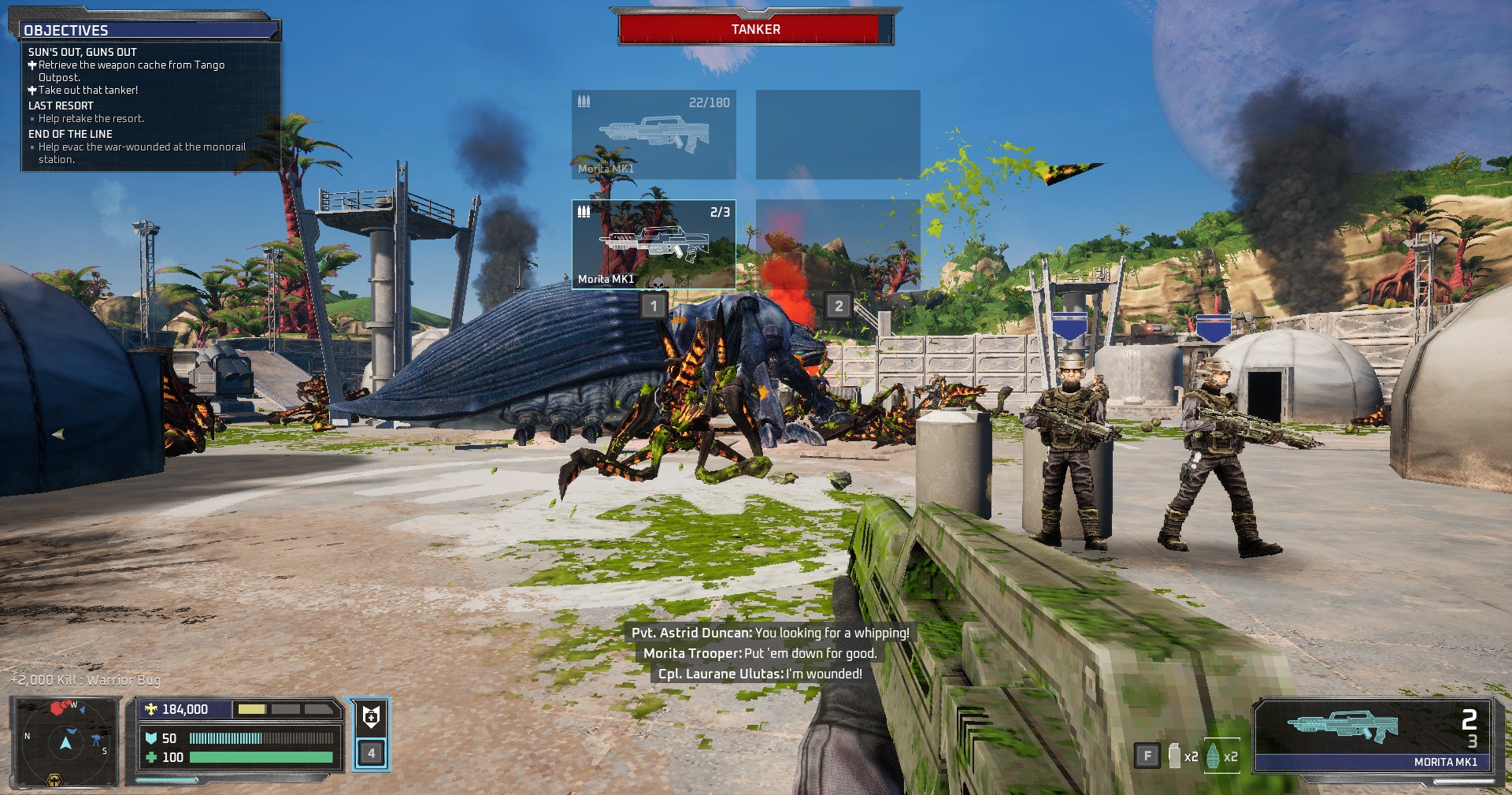1512x795 pixels.
Task: Select the Morita MK1 slot showing 22/180
Action: pos(654,134)
